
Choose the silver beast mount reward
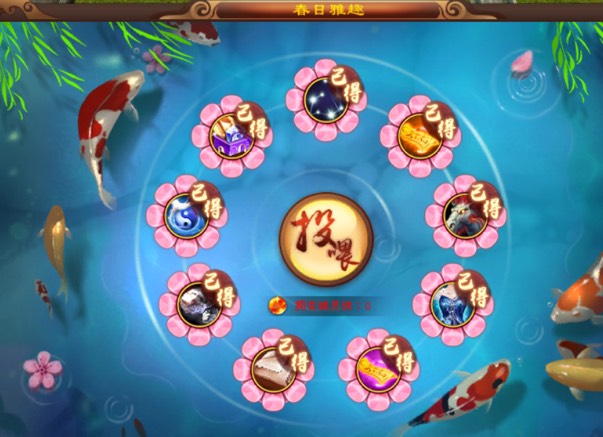[x=200, y=299]
